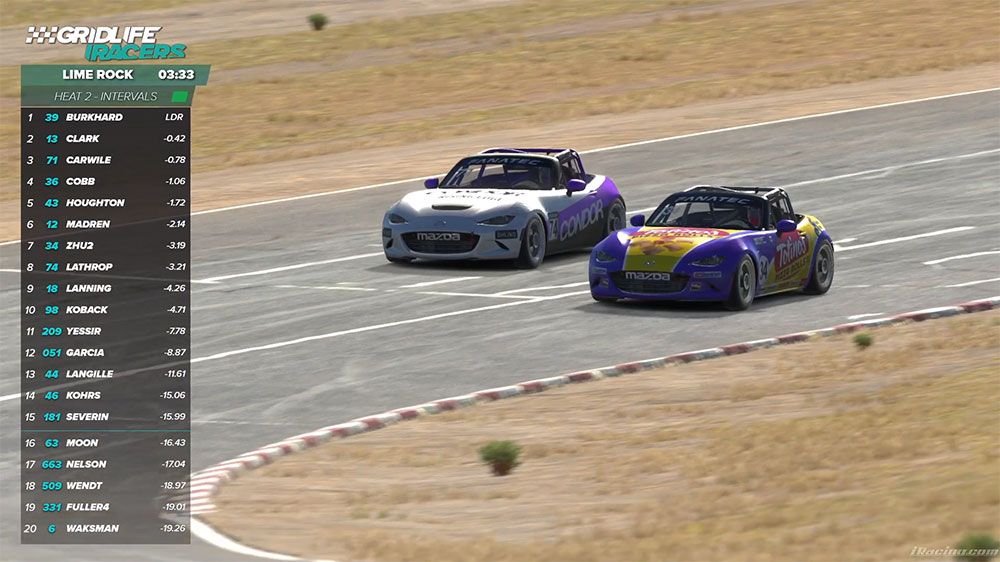Select Langille in the timing tower

click(105, 374)
